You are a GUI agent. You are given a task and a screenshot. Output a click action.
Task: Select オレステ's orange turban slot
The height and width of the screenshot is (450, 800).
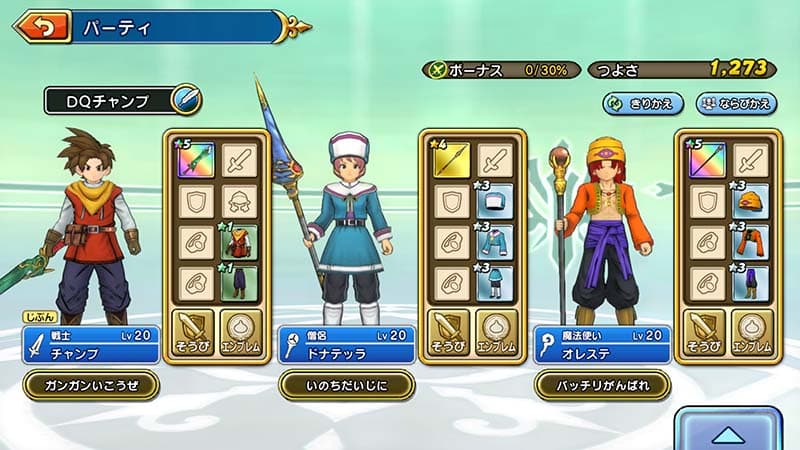[750, 201]
